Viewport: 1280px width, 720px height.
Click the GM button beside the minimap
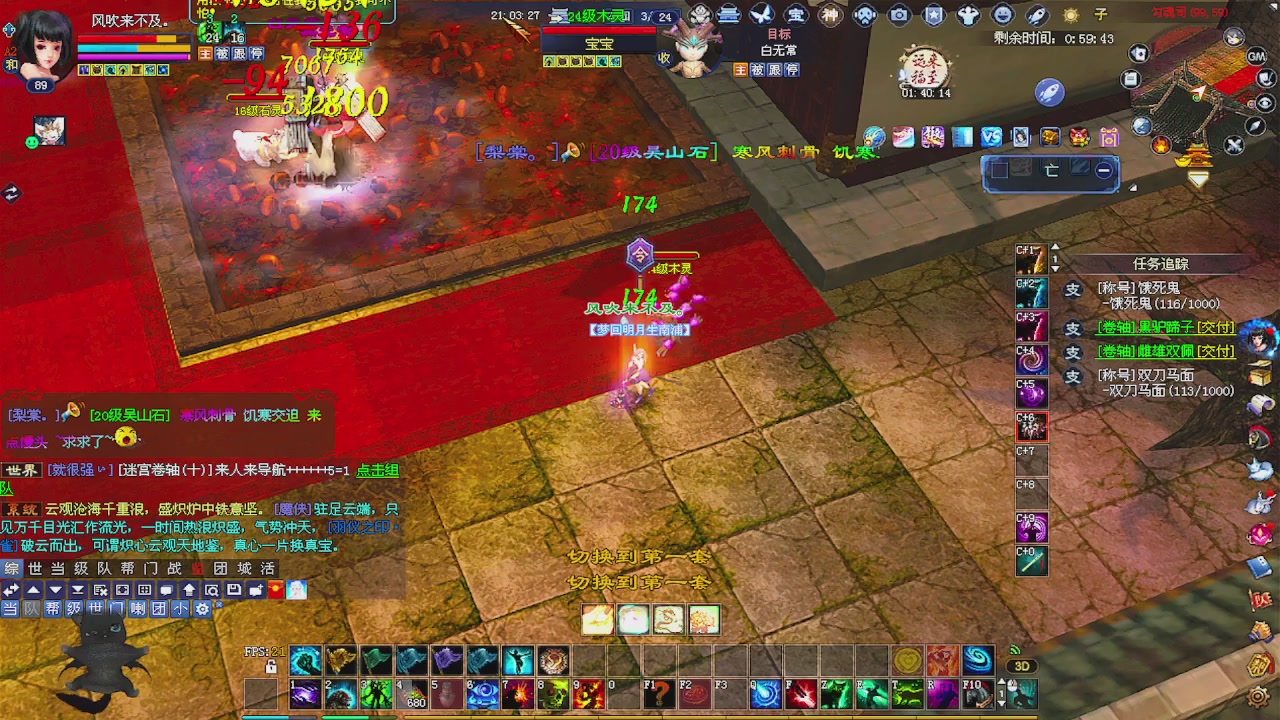tap(1257, 57)
